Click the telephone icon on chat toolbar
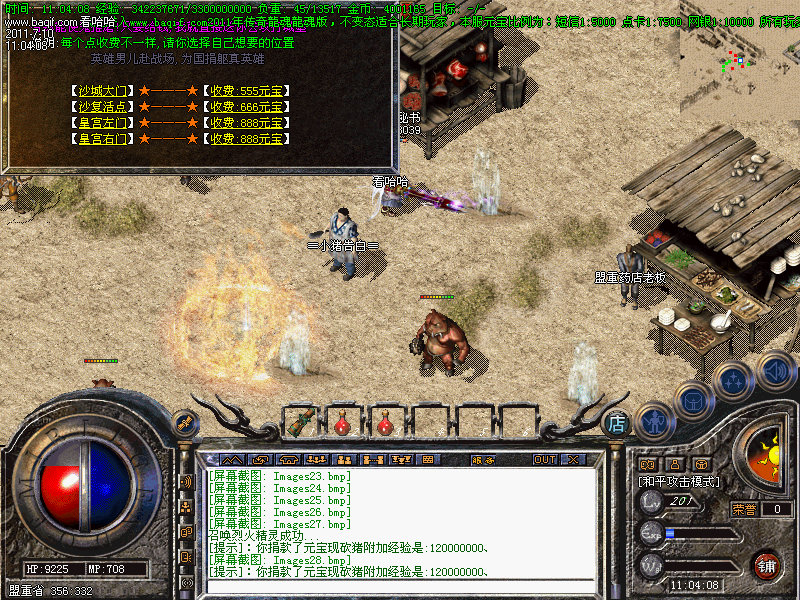Viewport: 800px width, 600px height. tap(289, 460)
